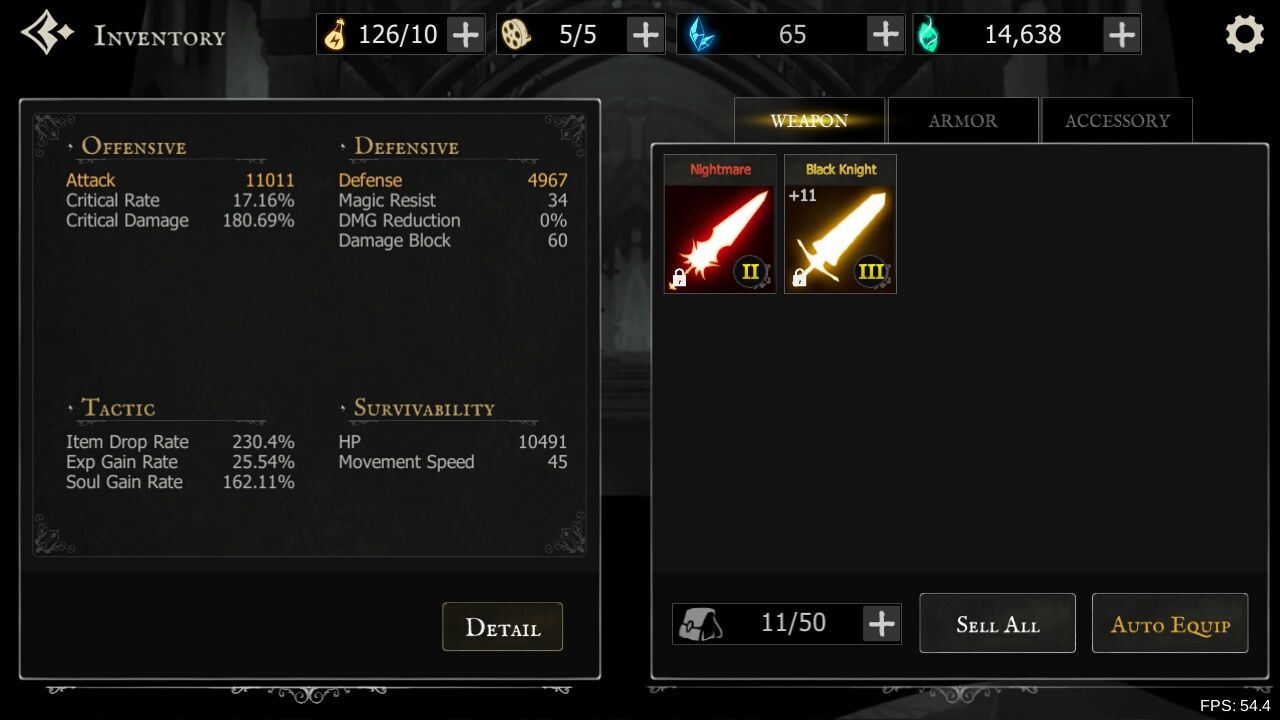Add more potions with the plus button
The height and width of the screenshot is (720, 1280).
click(x=465, y=35)
